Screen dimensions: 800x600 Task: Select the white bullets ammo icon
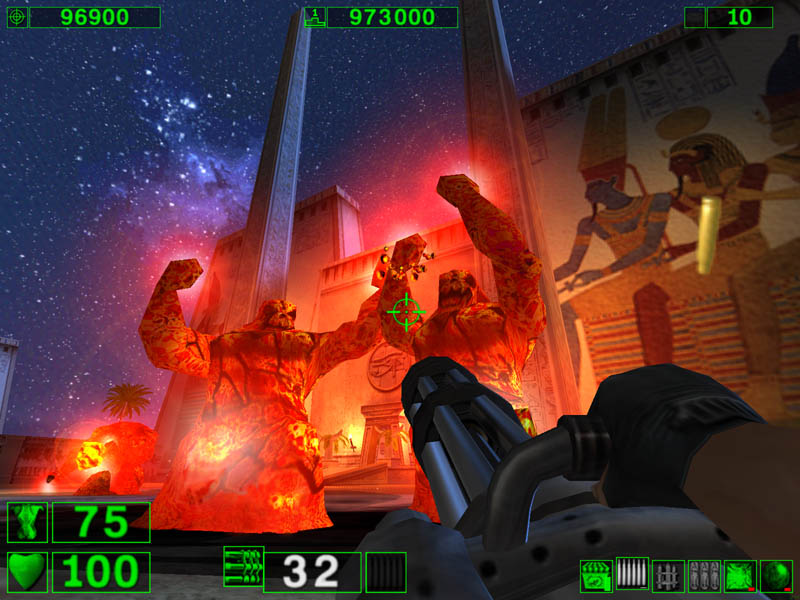coord(632,574)
